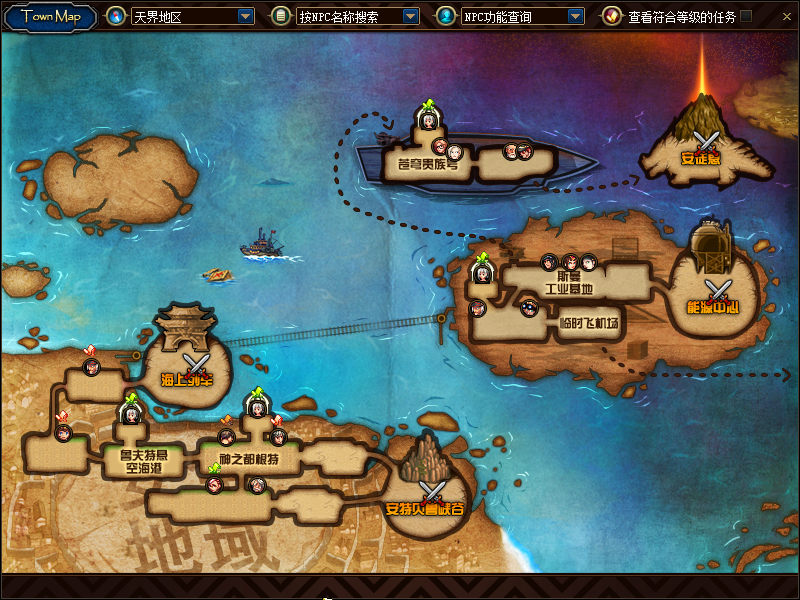
Task: Select the 临时飞机场 area
Action: point(589,323)
